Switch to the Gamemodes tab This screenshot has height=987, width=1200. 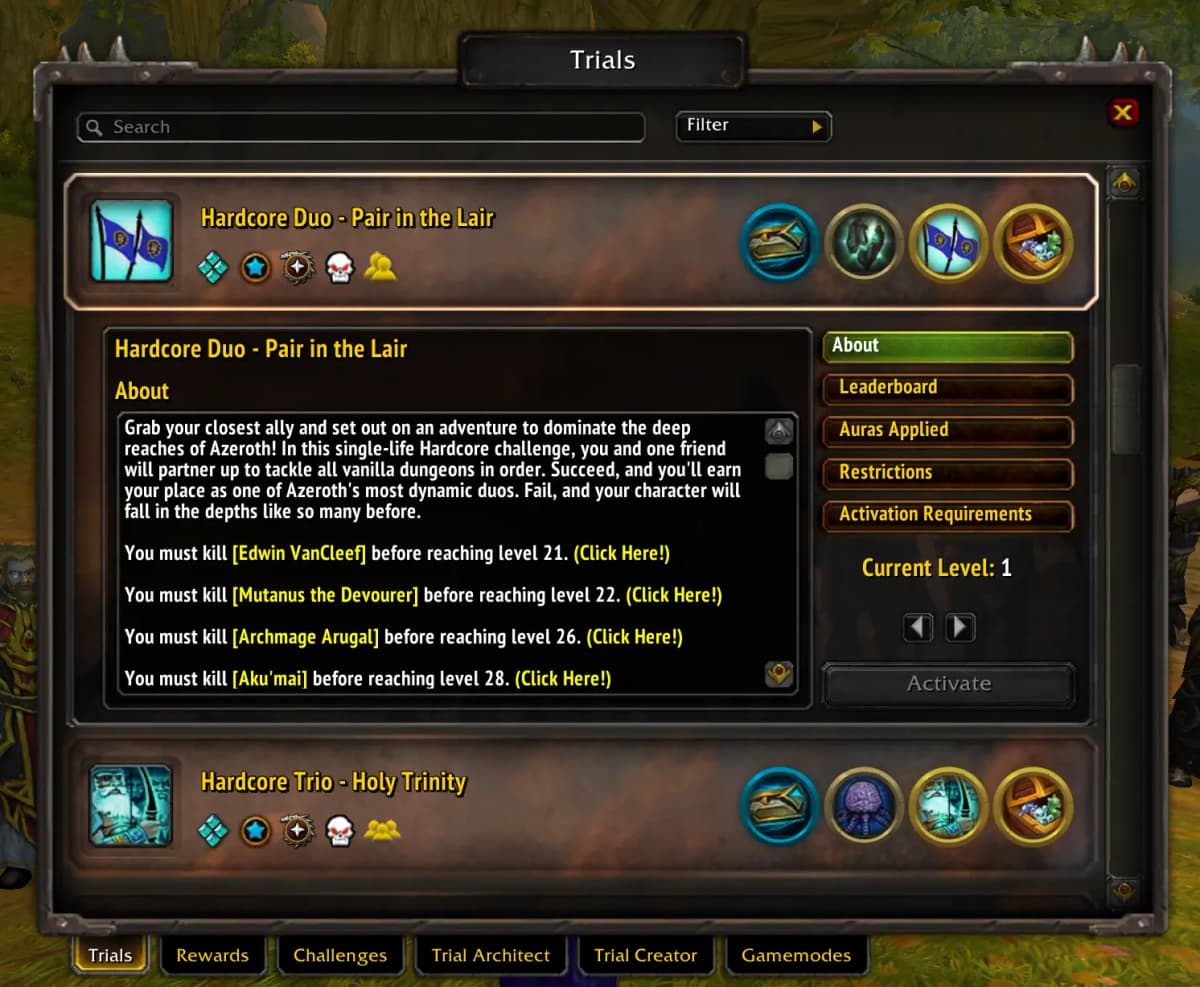tap(796, 955)
